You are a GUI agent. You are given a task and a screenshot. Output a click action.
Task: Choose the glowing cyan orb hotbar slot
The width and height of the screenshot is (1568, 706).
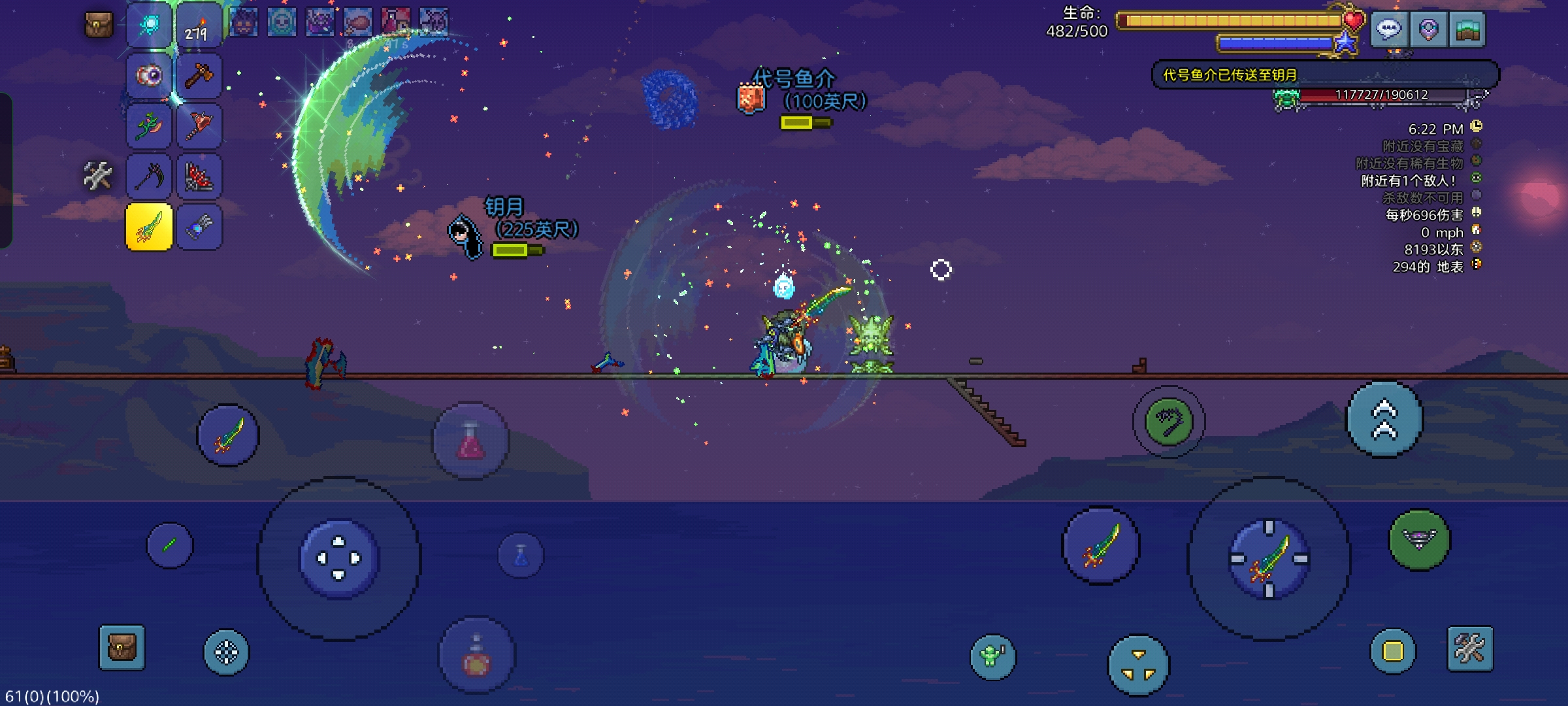[150, 26]
